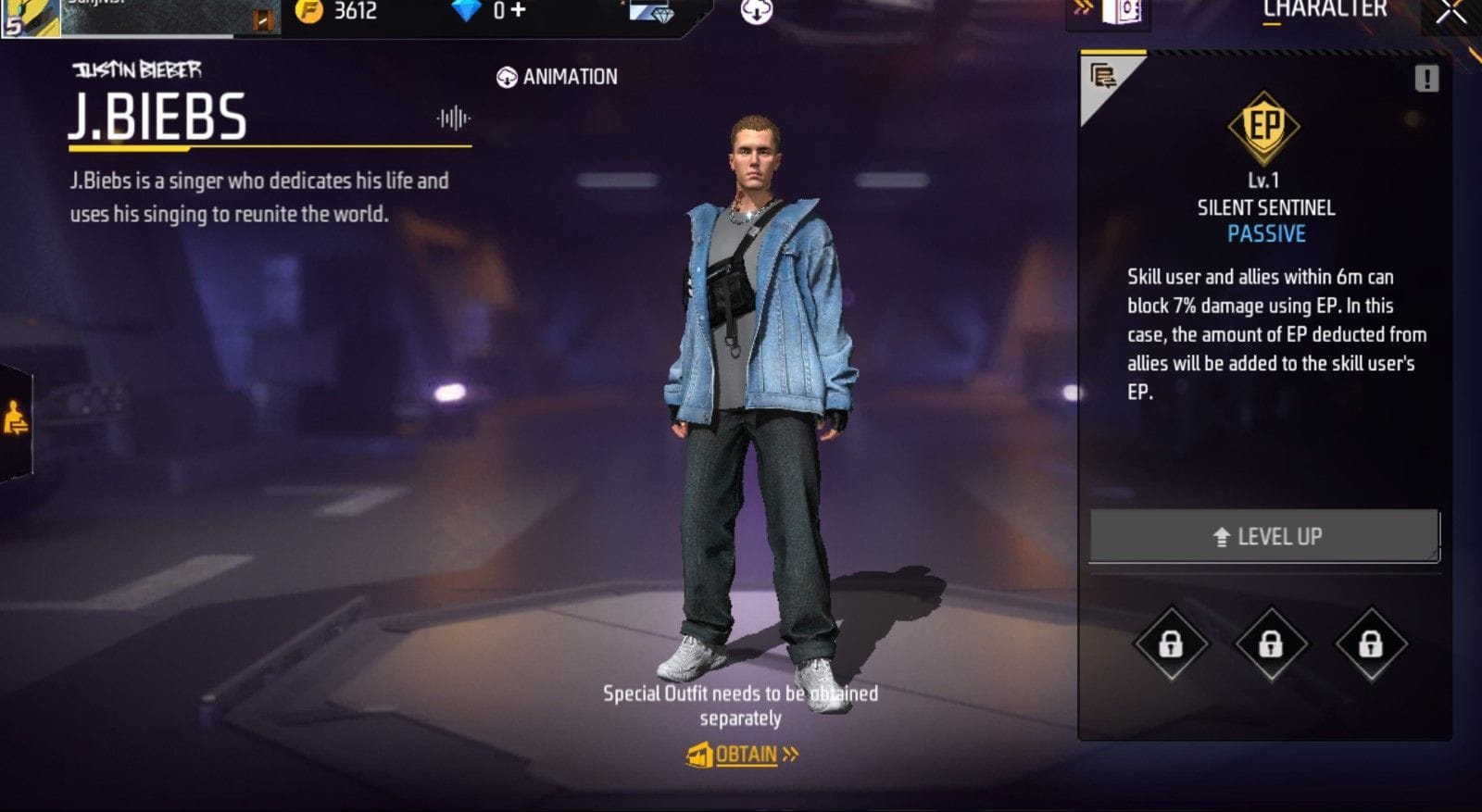Open the Animation preview globe icon
Screen dimensions: 1482x812
509,77
